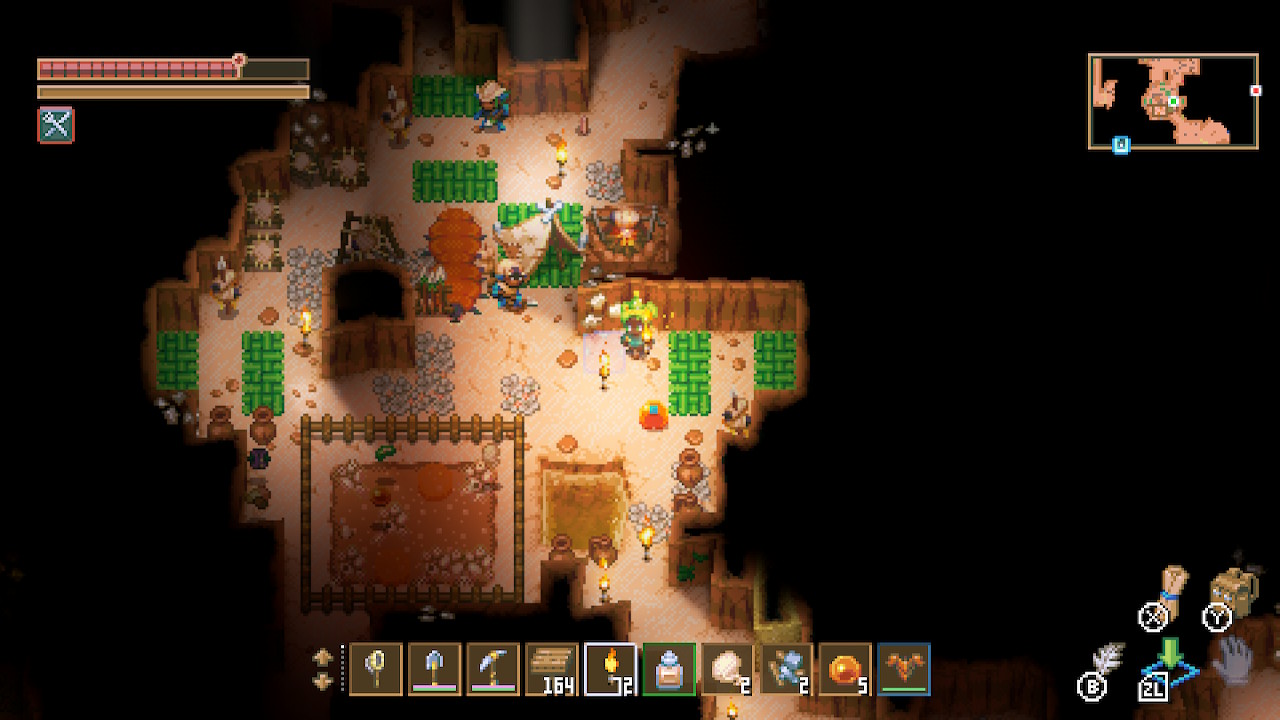Select the potion bottle hotbar slot
This screenshot has width=1280, height=720.
point(669,668)
